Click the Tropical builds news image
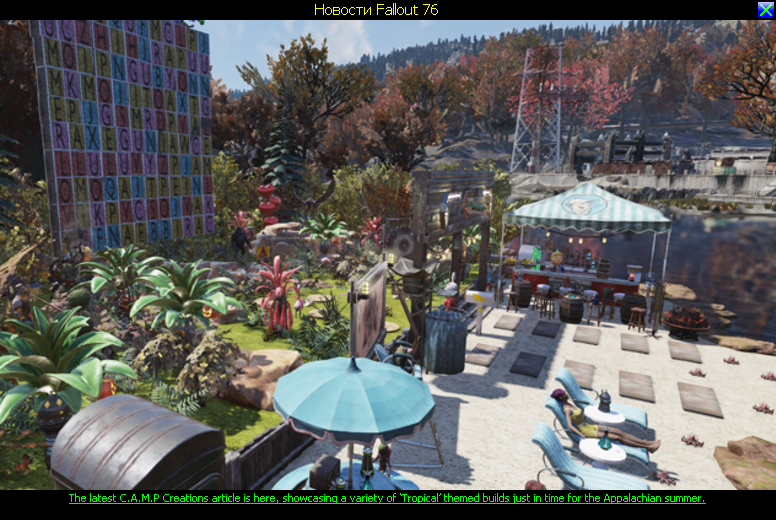 point(388,254)
